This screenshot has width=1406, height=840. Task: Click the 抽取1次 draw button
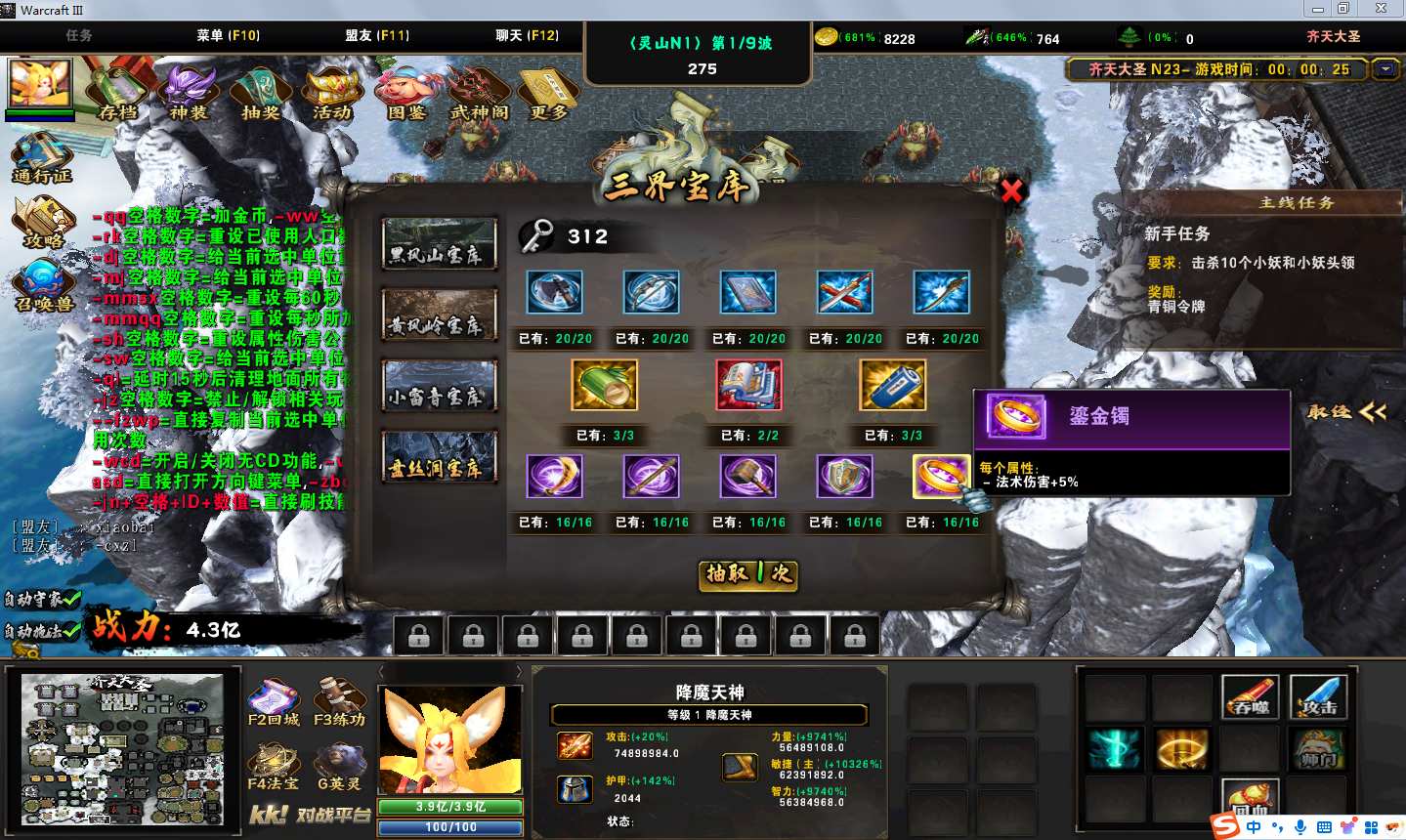(748, 574)
